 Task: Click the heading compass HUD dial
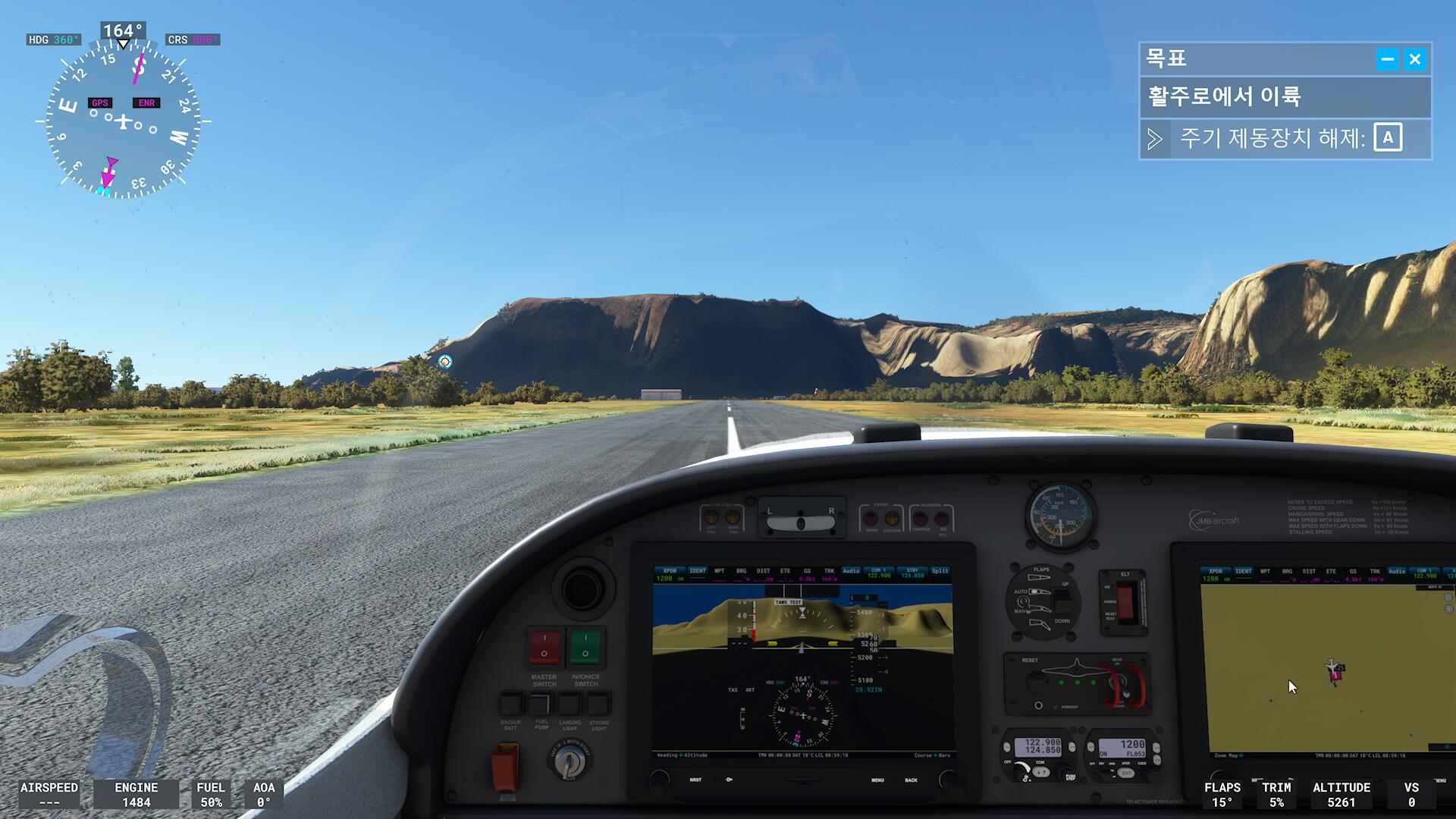click(x=124, y=121)
